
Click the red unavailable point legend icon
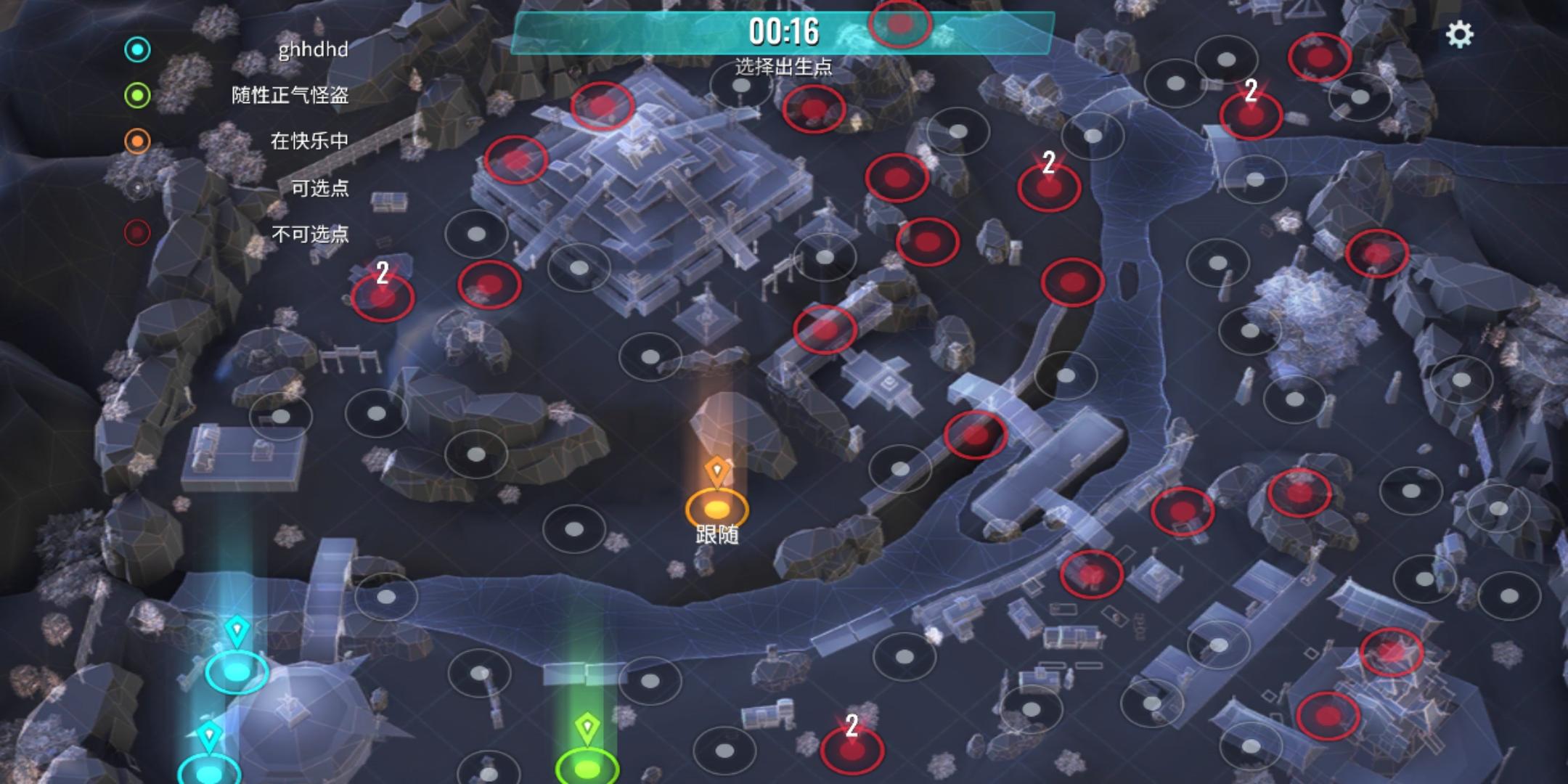coord(136,232)
